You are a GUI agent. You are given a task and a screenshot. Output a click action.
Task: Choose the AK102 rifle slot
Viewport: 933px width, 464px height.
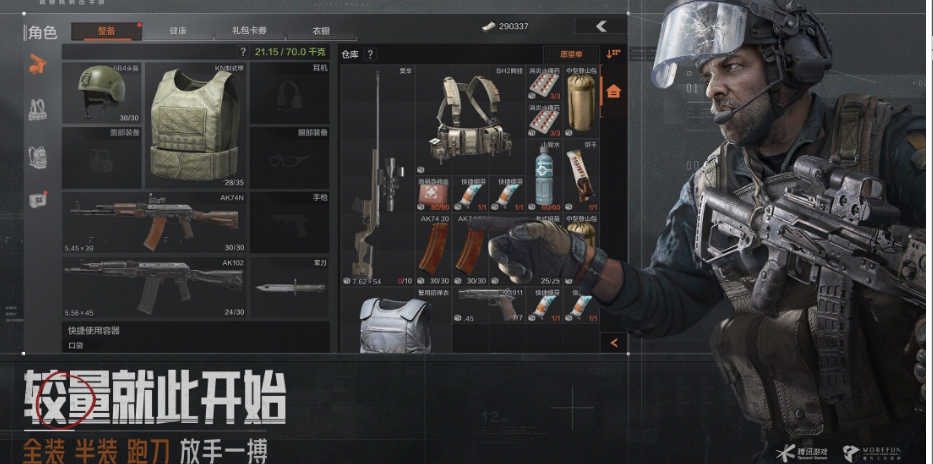pyautogui.click(x=154, y=287)
